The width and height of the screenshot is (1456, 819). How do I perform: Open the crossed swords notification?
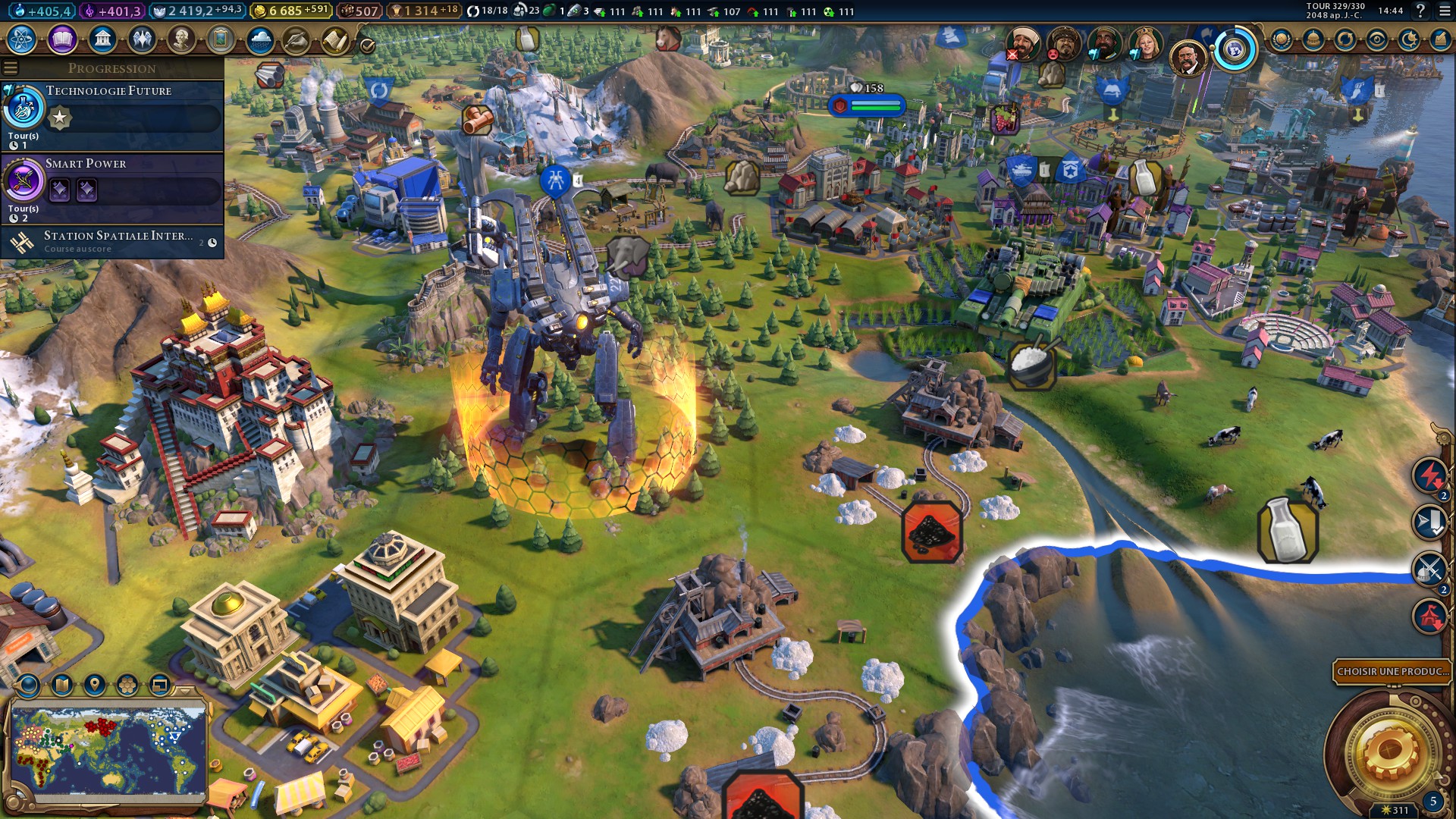(1430, 569)
